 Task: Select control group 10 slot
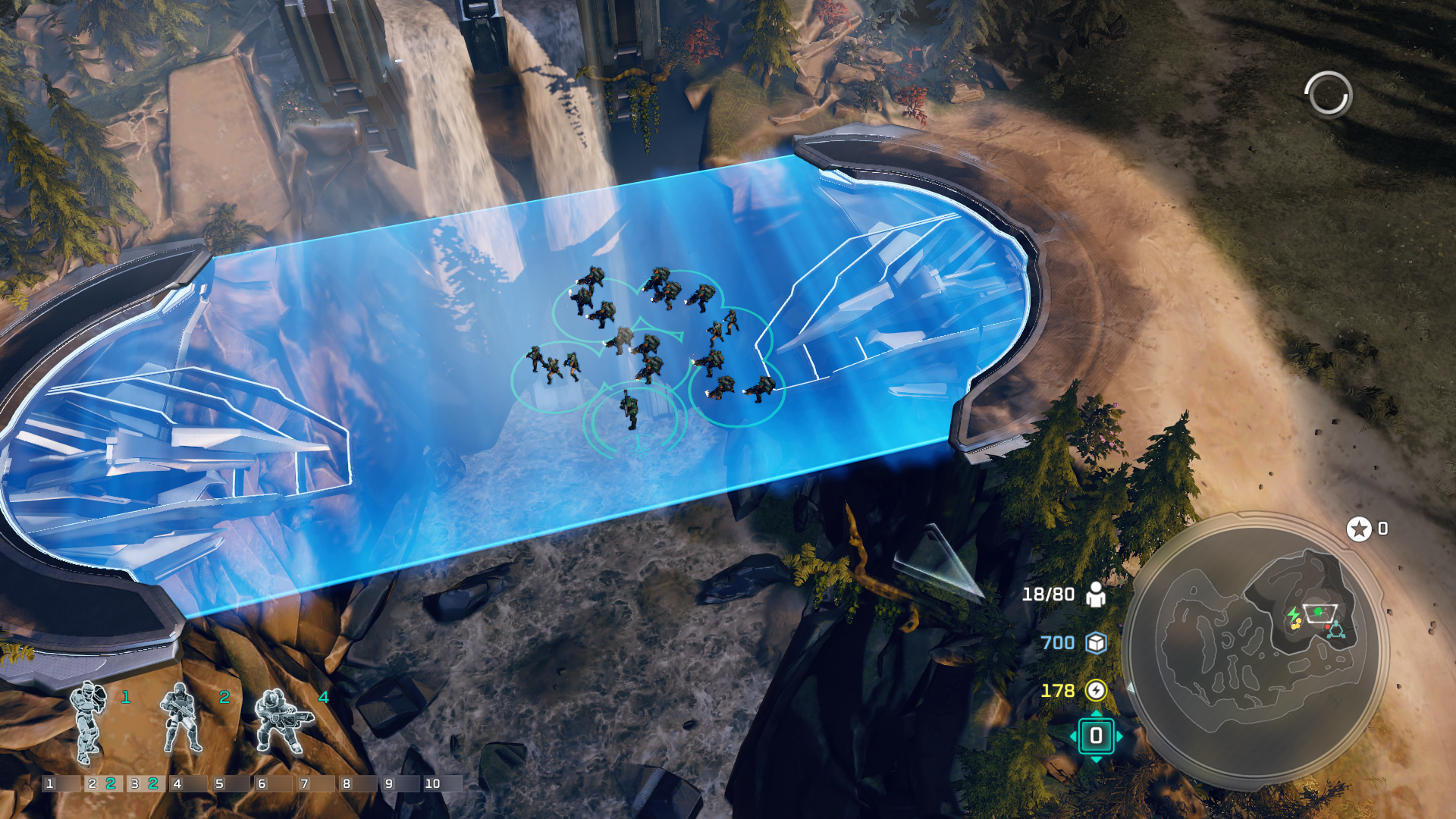[443, 783]
